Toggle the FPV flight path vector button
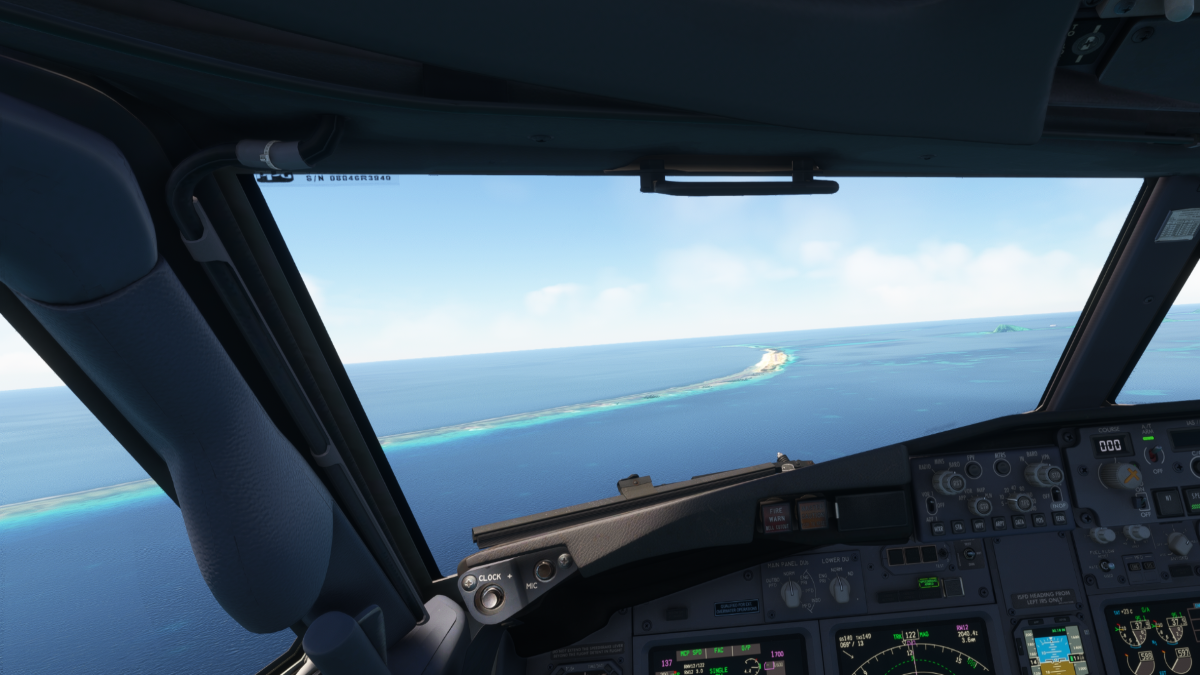 [973, 468]
